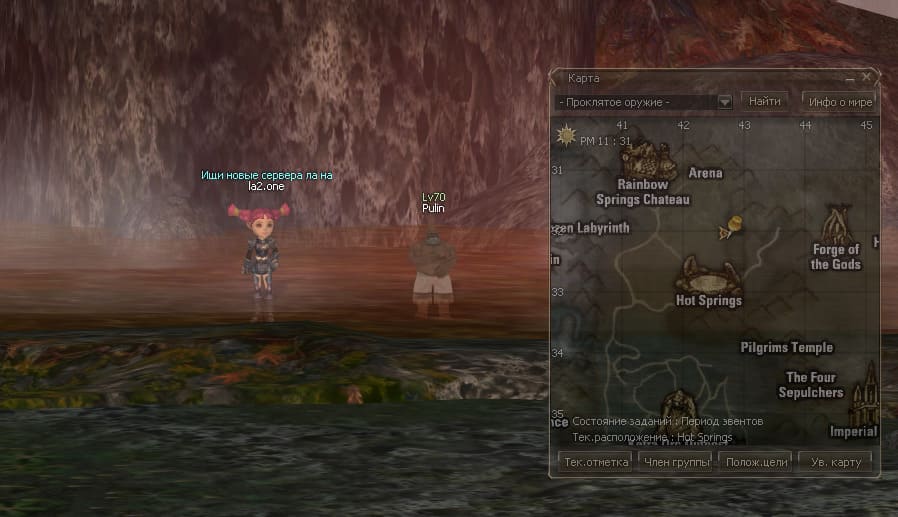The height and width of the screenshot is (517, 898).
Task: Close the Карта map window
Action: pyautogui.click(x=867, y=76)
